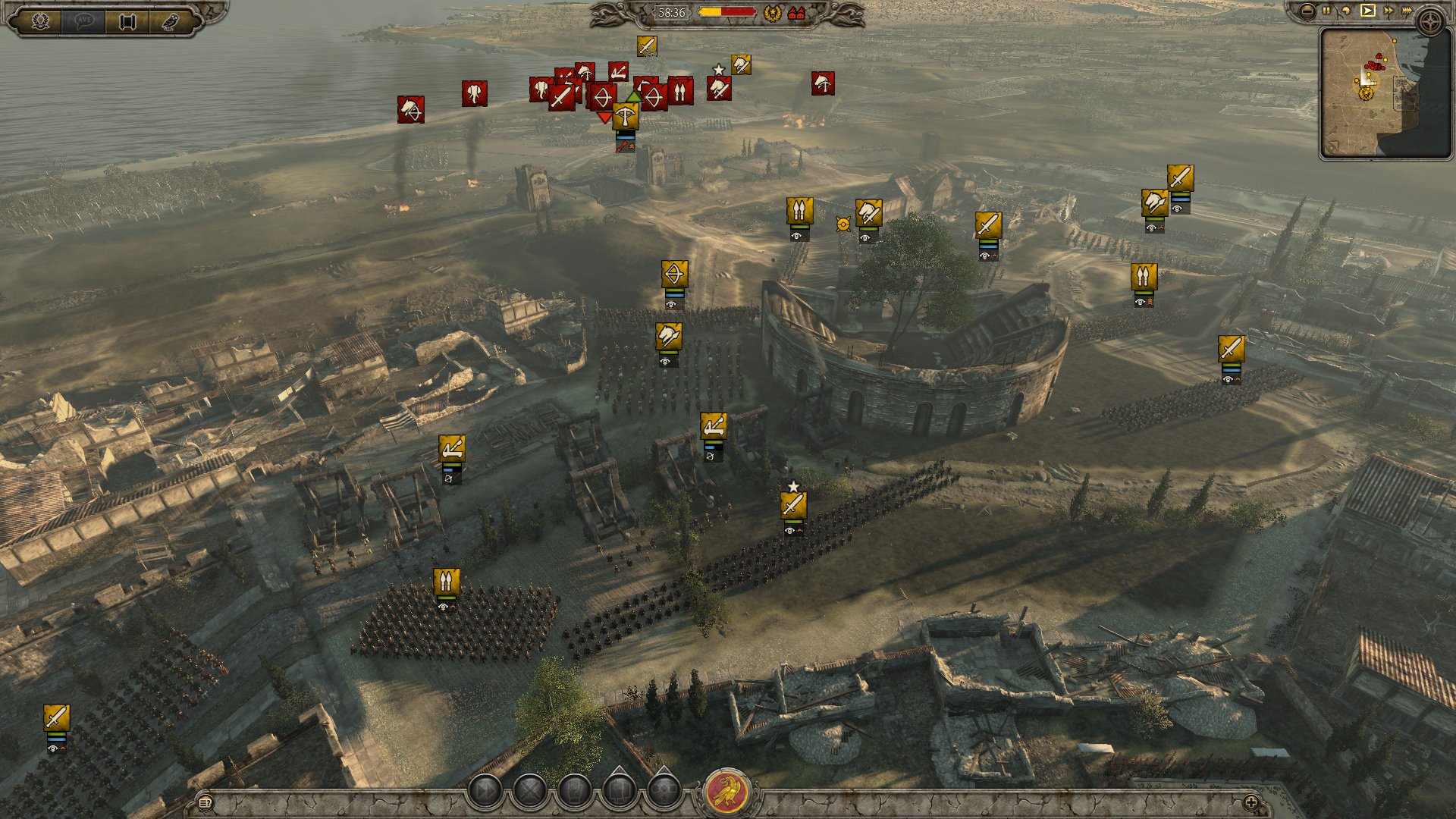Set battle to normal play speed
Image resolution: width=1456 pixels, height=819 pixels.
tap(1367, 11)
